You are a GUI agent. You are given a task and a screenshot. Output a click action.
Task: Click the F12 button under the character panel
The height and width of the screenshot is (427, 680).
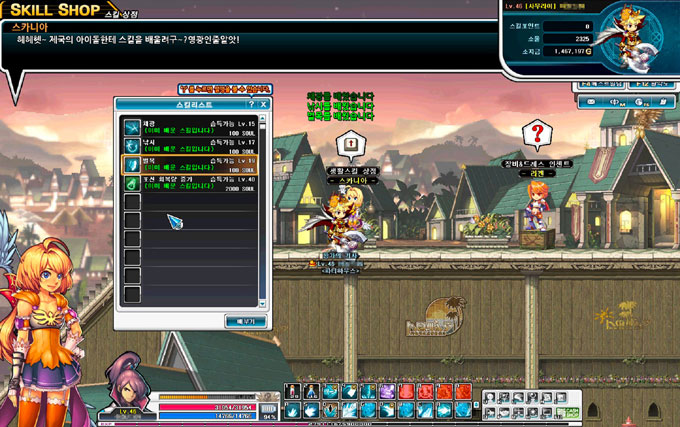[x=651, y=85]
